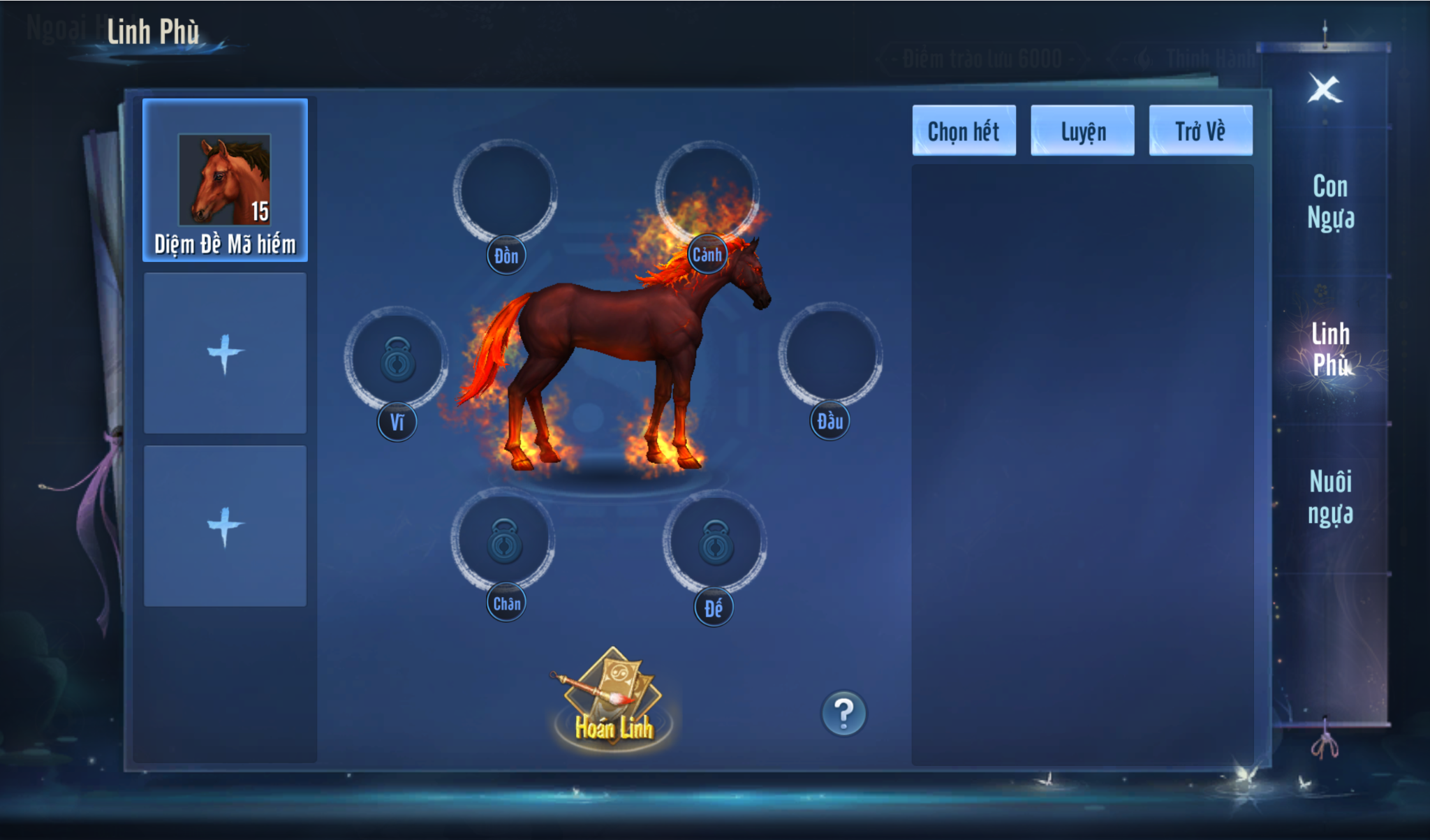Choose the Cảnh talisman slot
The height and width of the screenshot is (840, 1430).
coord(707,190)
